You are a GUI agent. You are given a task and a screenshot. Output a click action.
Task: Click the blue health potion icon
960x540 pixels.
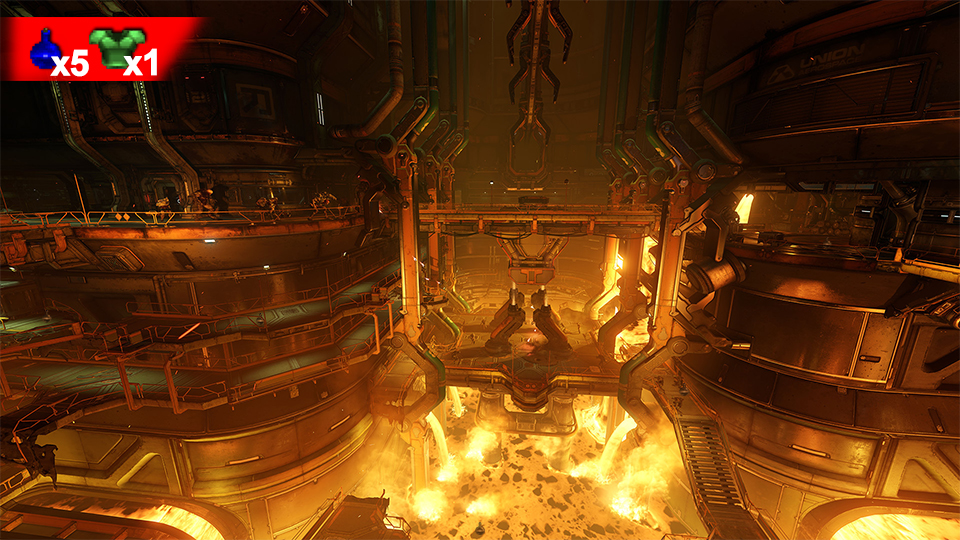[44, 48]
